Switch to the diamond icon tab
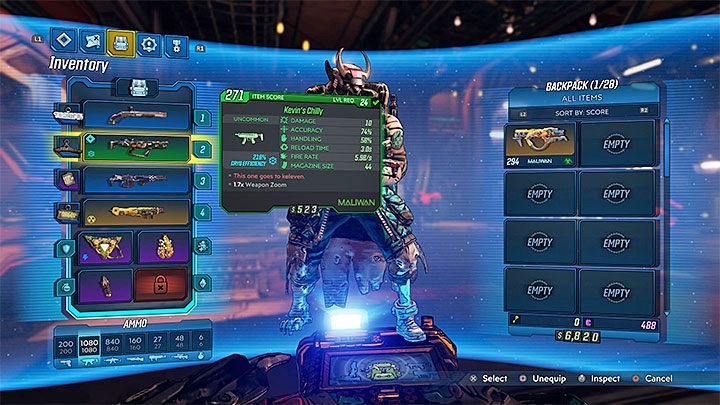This screenshot has width=720, height=405. pyautogui.click(x=66, y=42)
